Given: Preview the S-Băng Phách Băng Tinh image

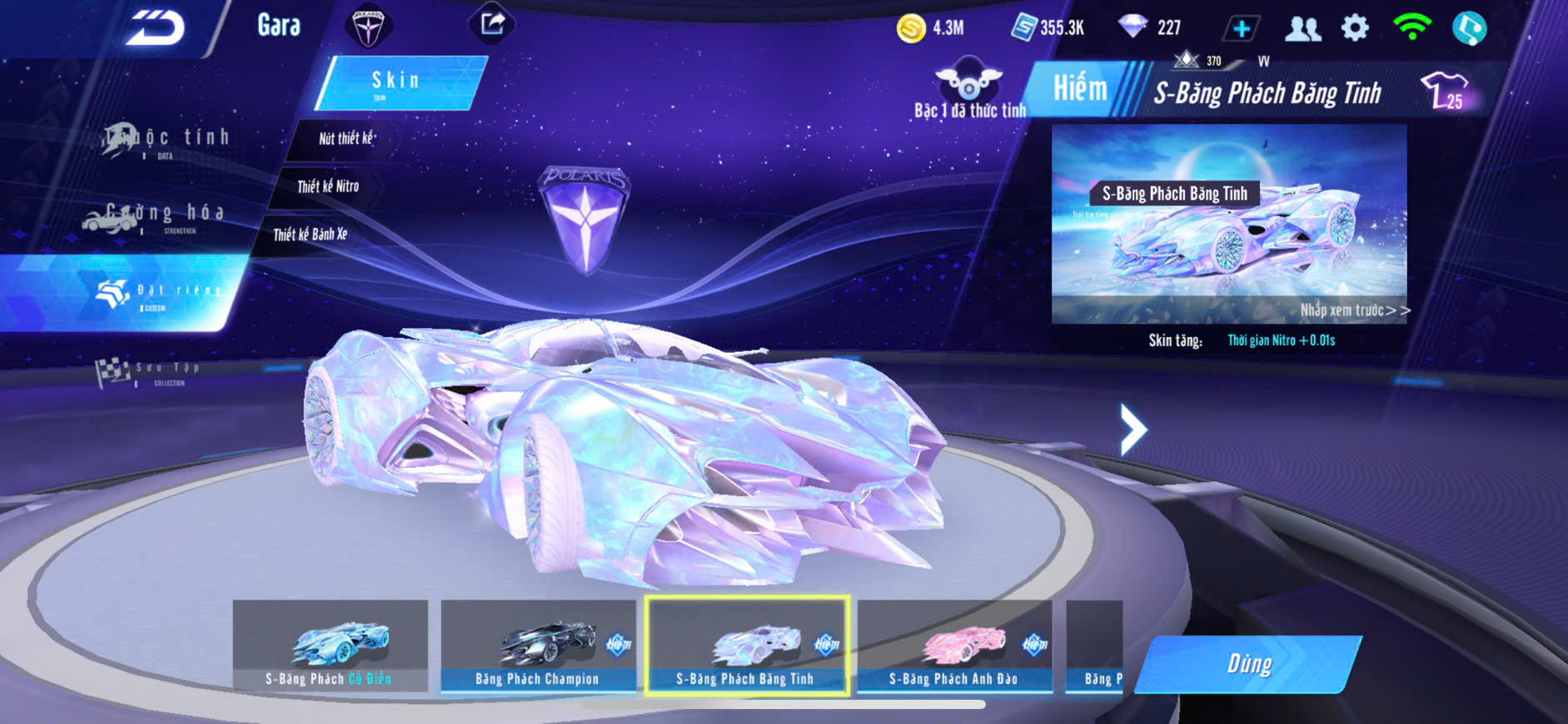Looking at the screenshot, I should tap(1228, 225).
